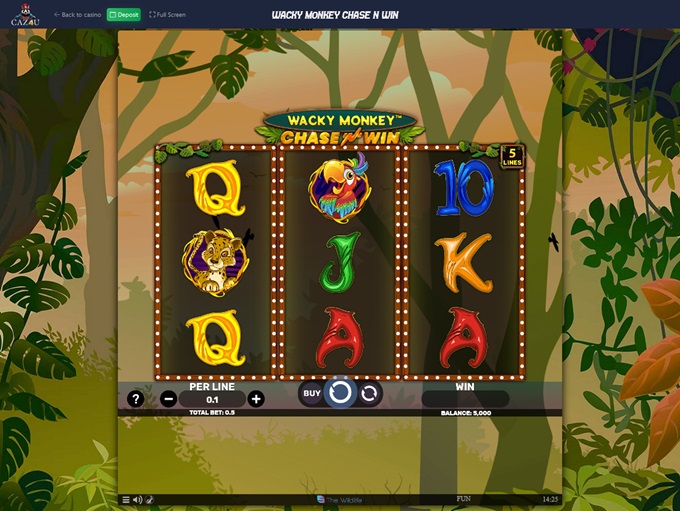
Task: Spin the reels with the main spin button
Action: [x=340, y=392]
